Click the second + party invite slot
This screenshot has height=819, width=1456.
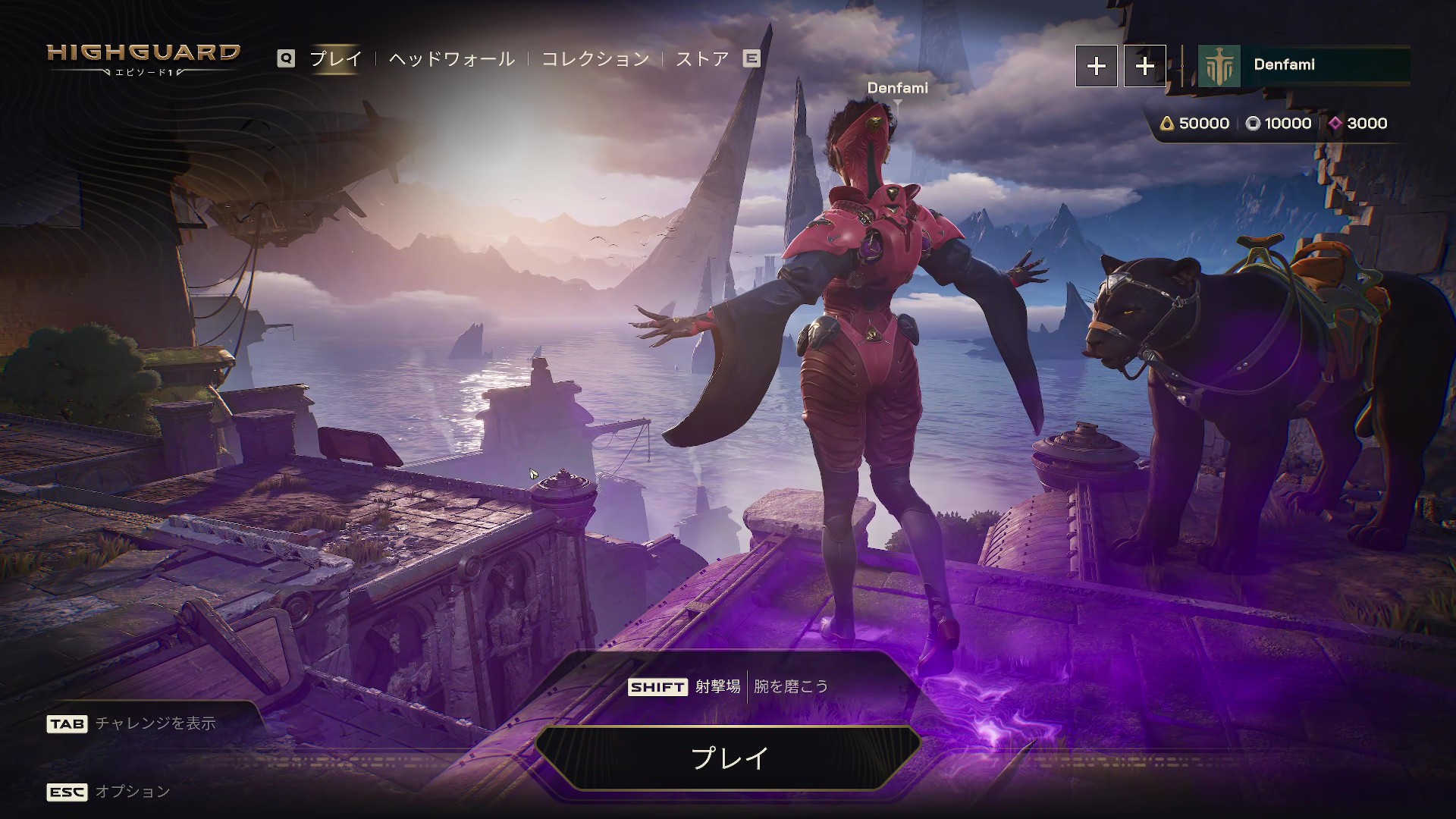1145,67
